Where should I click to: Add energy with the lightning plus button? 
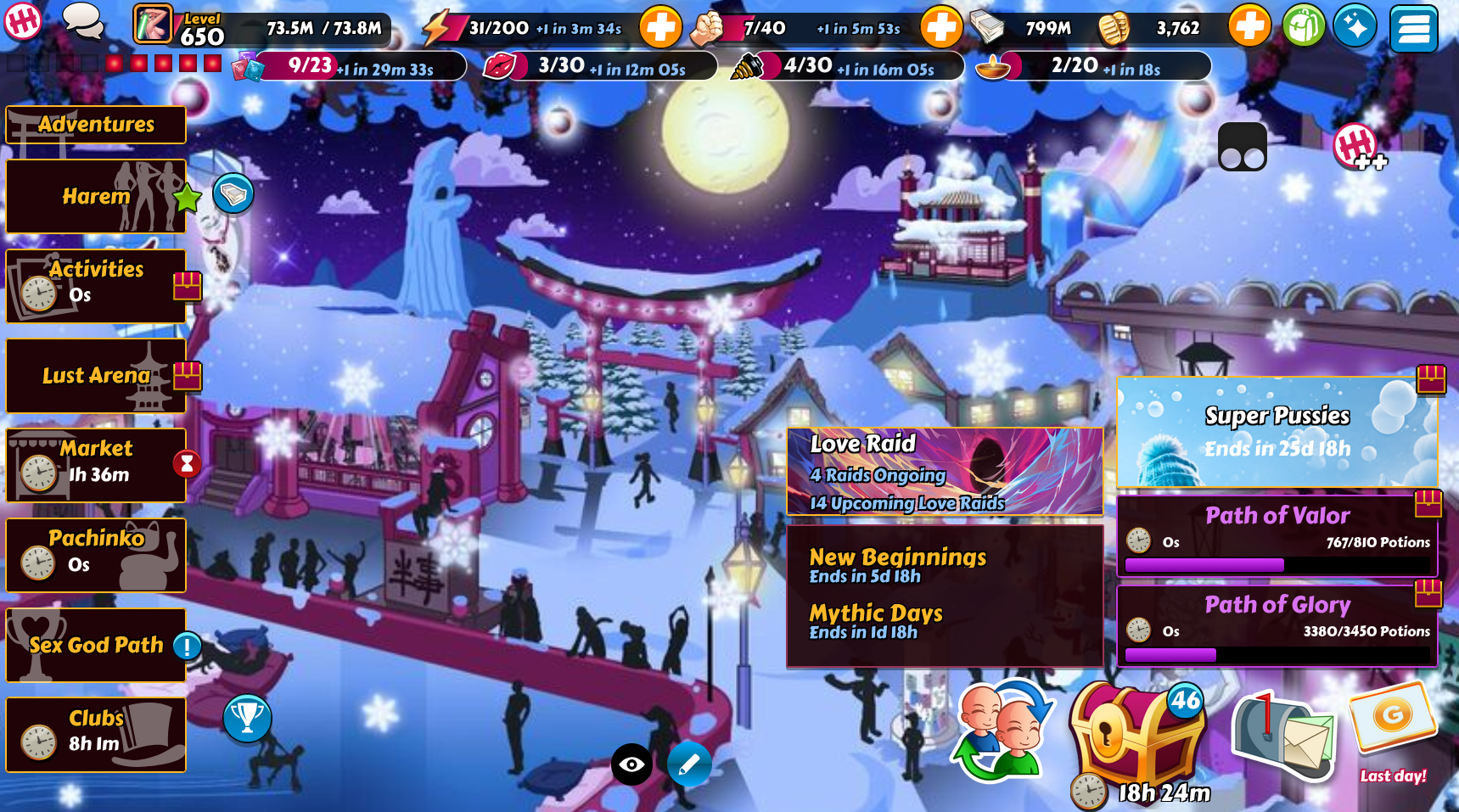[659, 27]
